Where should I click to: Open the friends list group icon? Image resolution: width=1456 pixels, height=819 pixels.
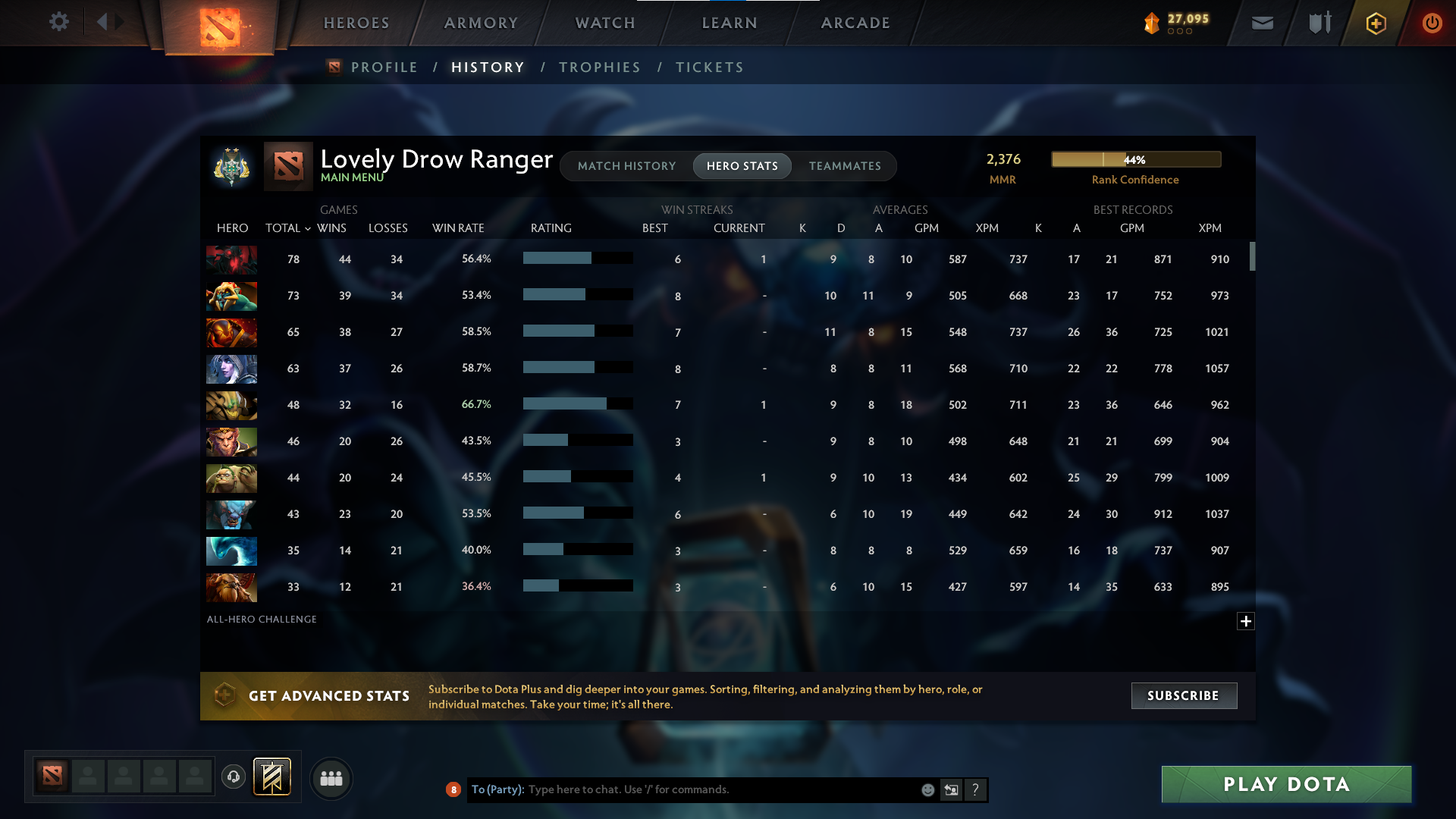(x=331, y=778)
